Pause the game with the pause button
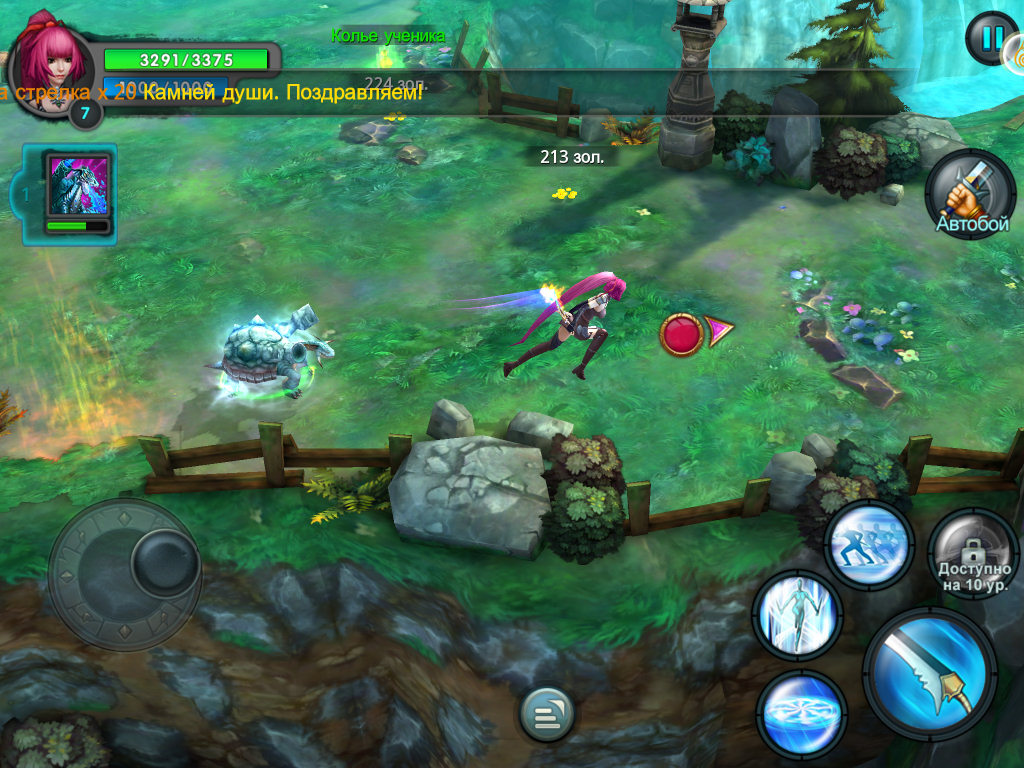This screenshot has height=768, width=1024. click(x=991, y=39)
